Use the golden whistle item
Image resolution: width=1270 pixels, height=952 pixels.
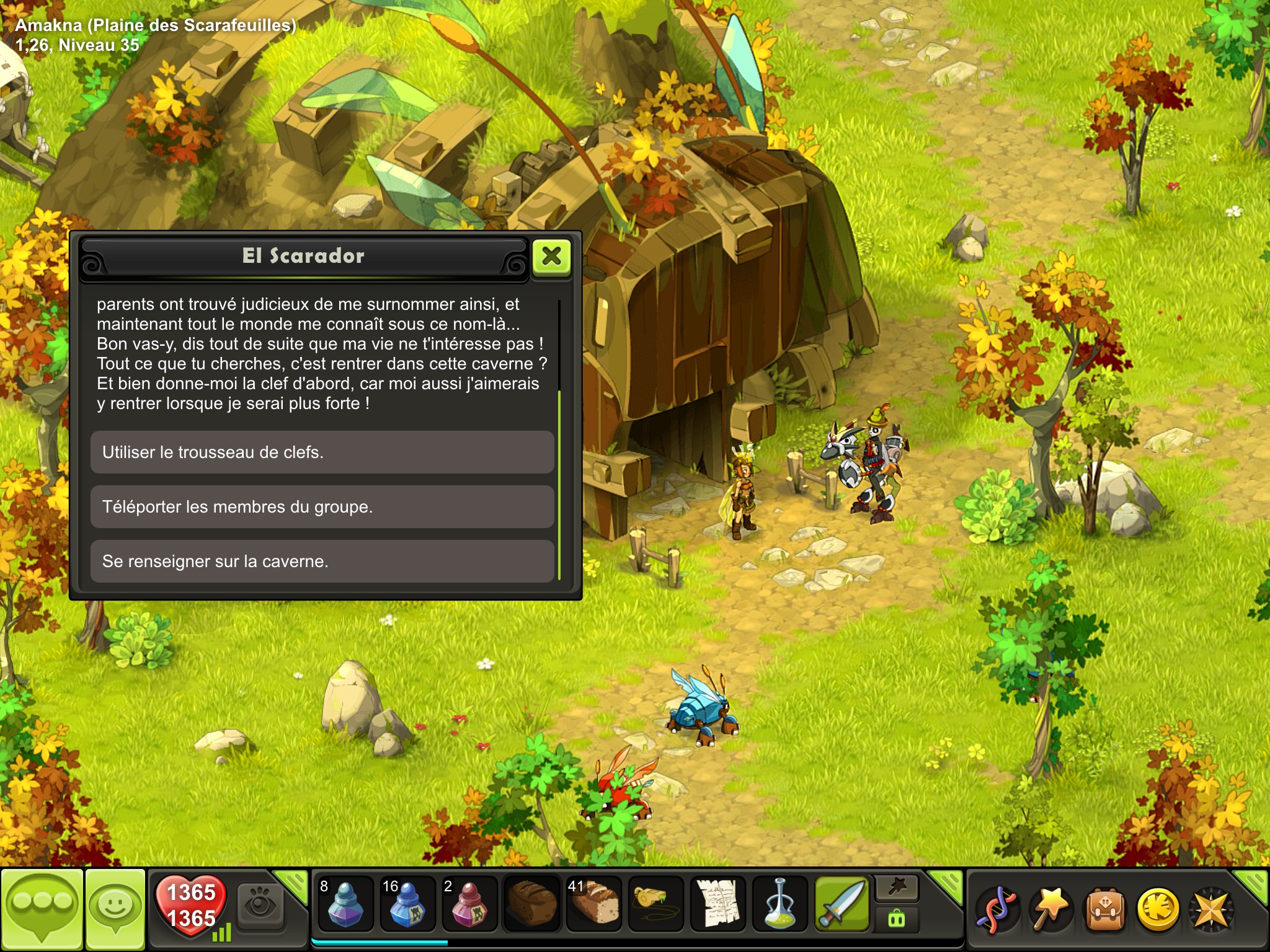[x=655, y=904]
